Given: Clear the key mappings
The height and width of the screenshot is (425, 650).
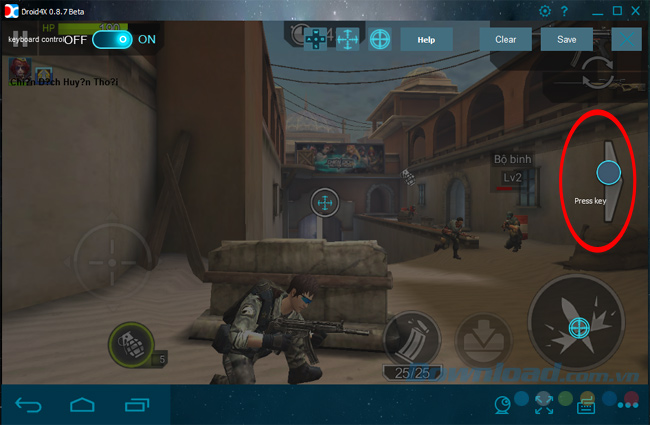Looking at the screenshot, I should [x=505, y=39].
